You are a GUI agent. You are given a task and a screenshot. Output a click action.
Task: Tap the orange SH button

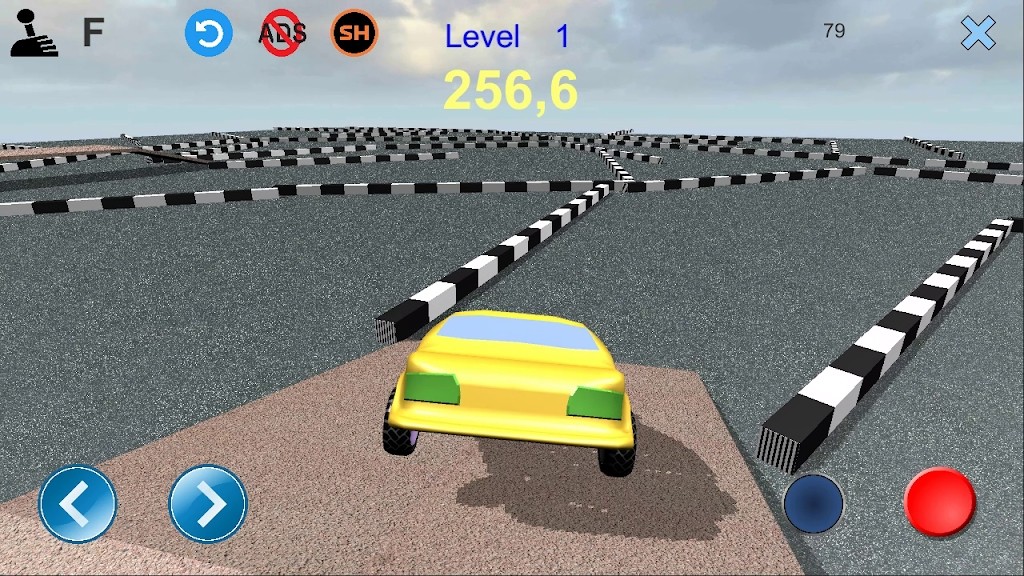coord(354,34)
